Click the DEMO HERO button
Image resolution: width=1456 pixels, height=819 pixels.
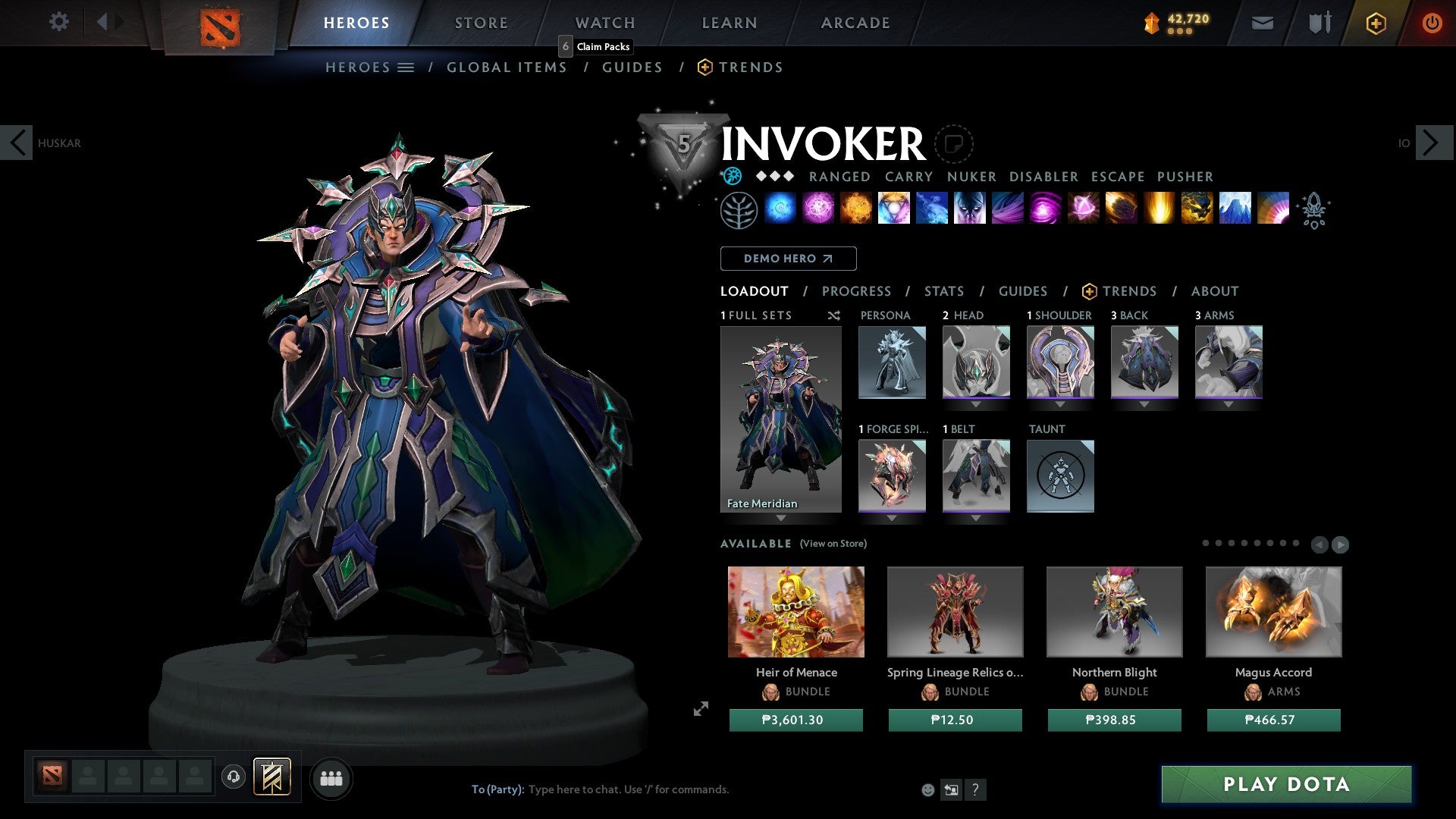tap(789, 259)
